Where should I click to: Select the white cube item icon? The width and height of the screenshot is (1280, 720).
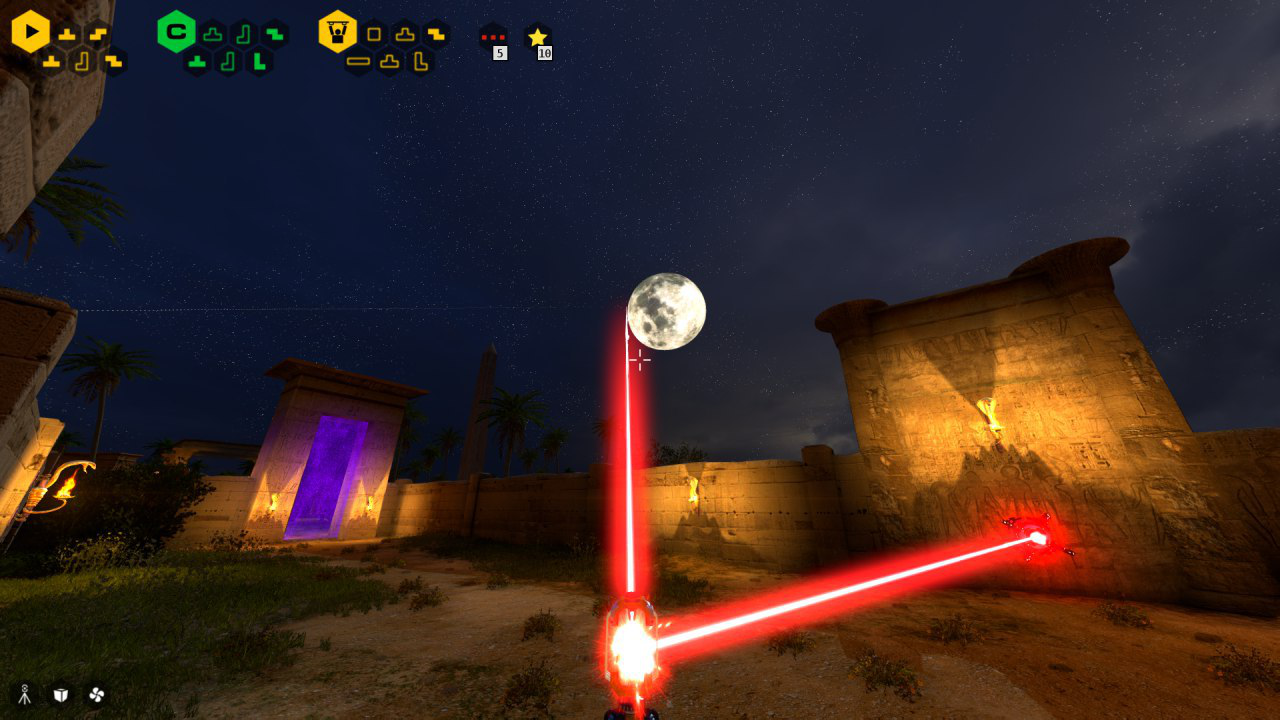point(61,694)
